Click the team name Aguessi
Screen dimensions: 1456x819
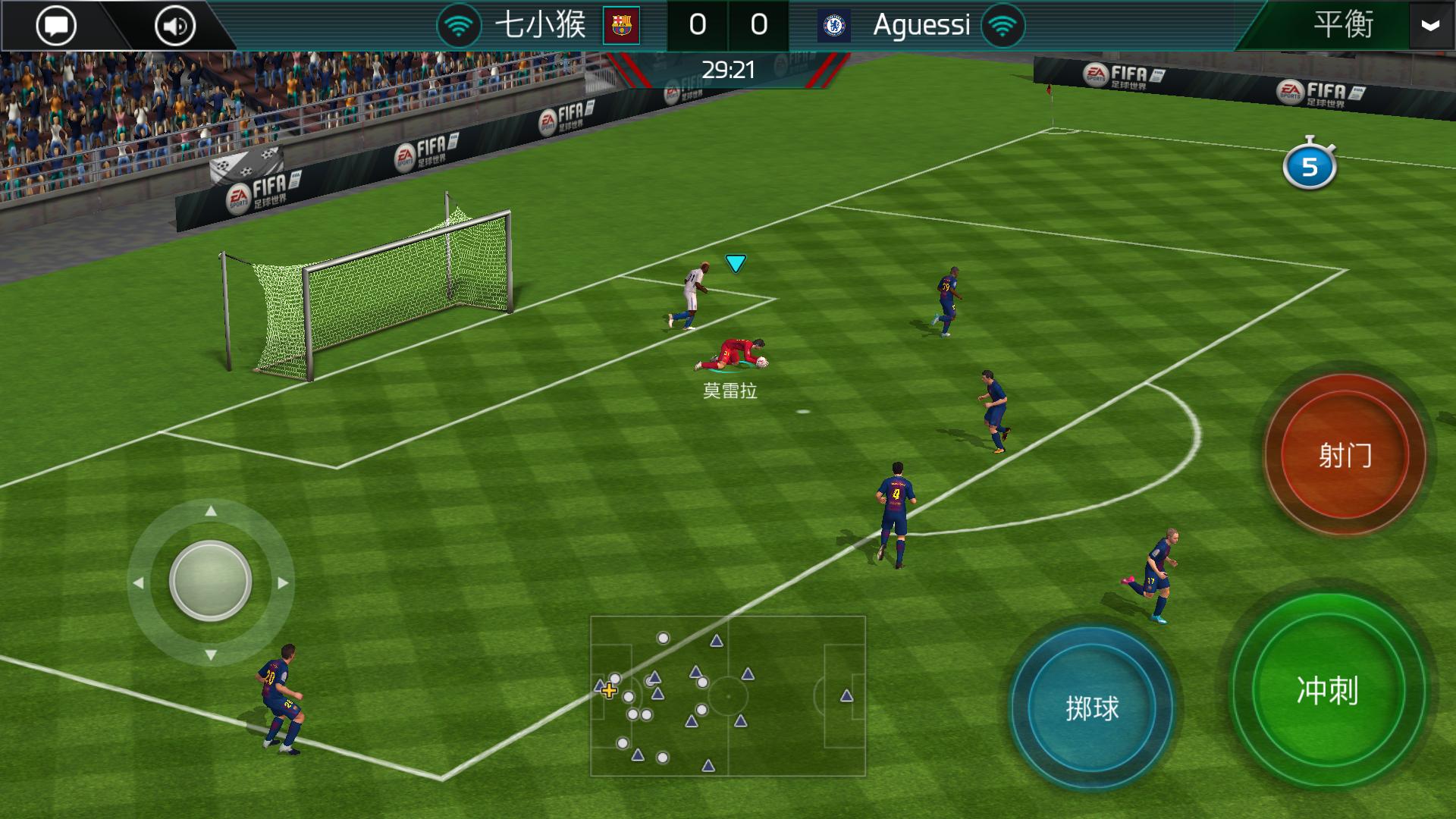coord(921,24)
